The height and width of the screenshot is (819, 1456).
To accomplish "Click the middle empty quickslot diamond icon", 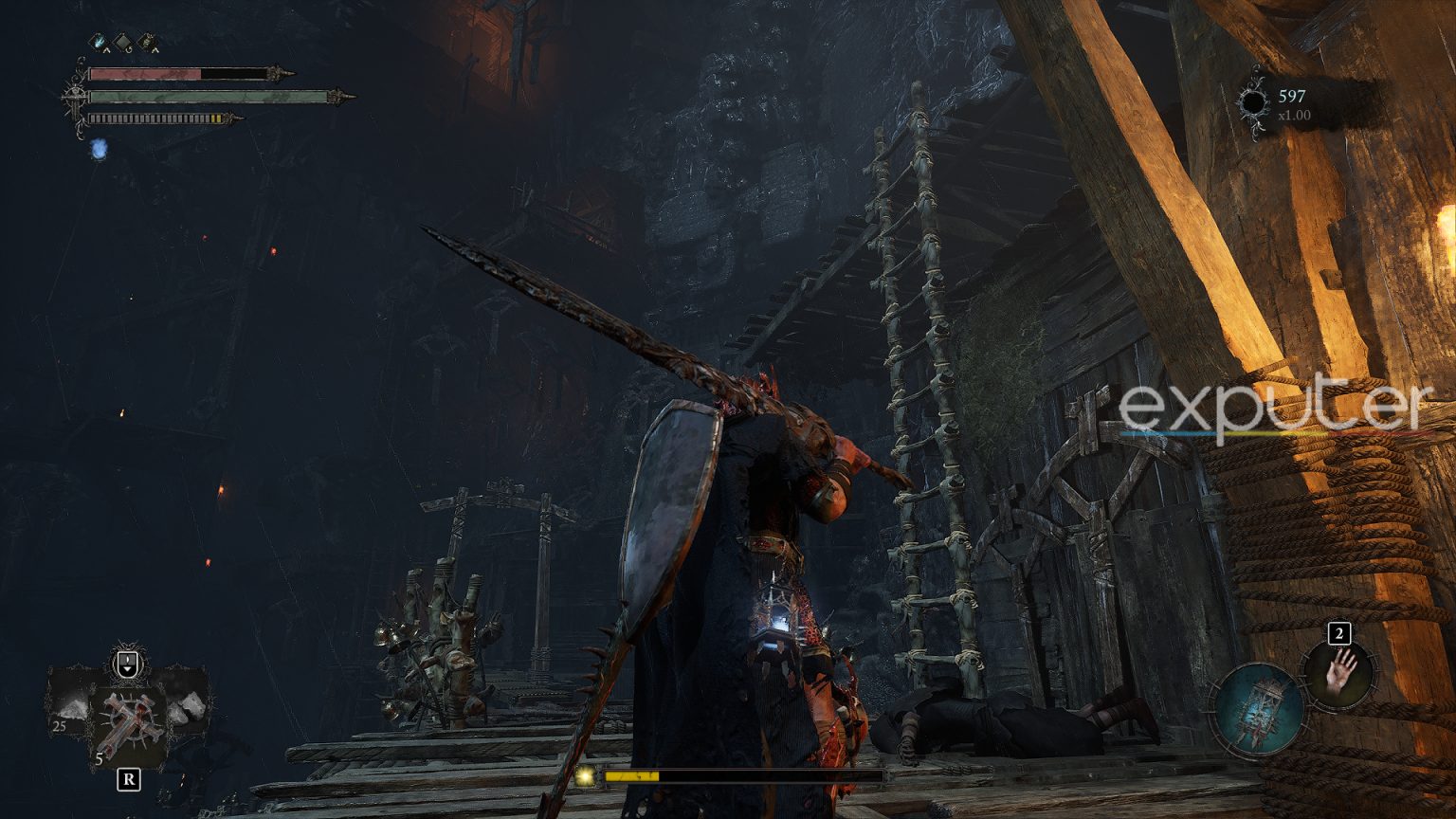I will 122,41.
